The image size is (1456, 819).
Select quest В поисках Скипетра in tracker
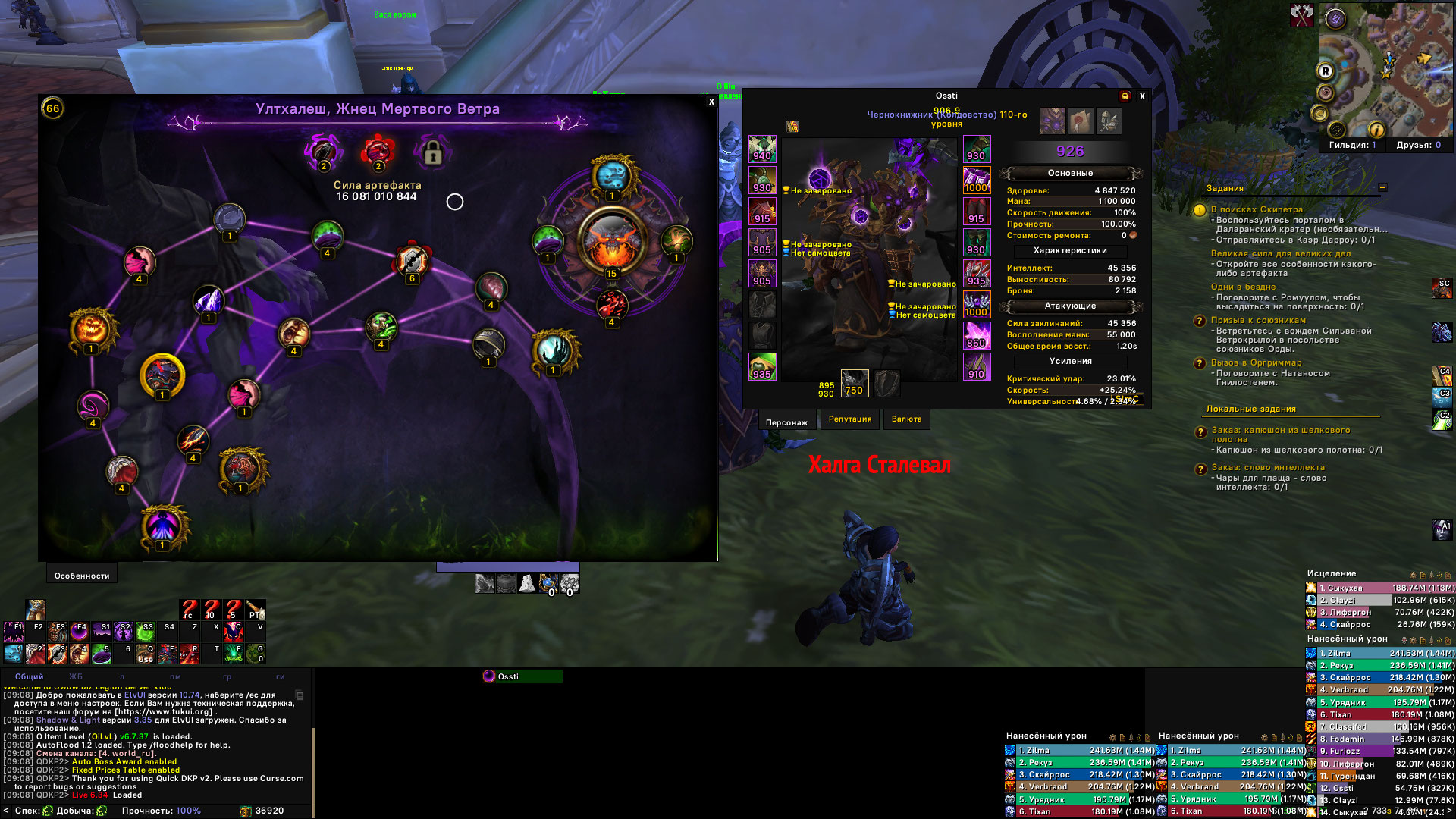click(x=1257, y=209)
